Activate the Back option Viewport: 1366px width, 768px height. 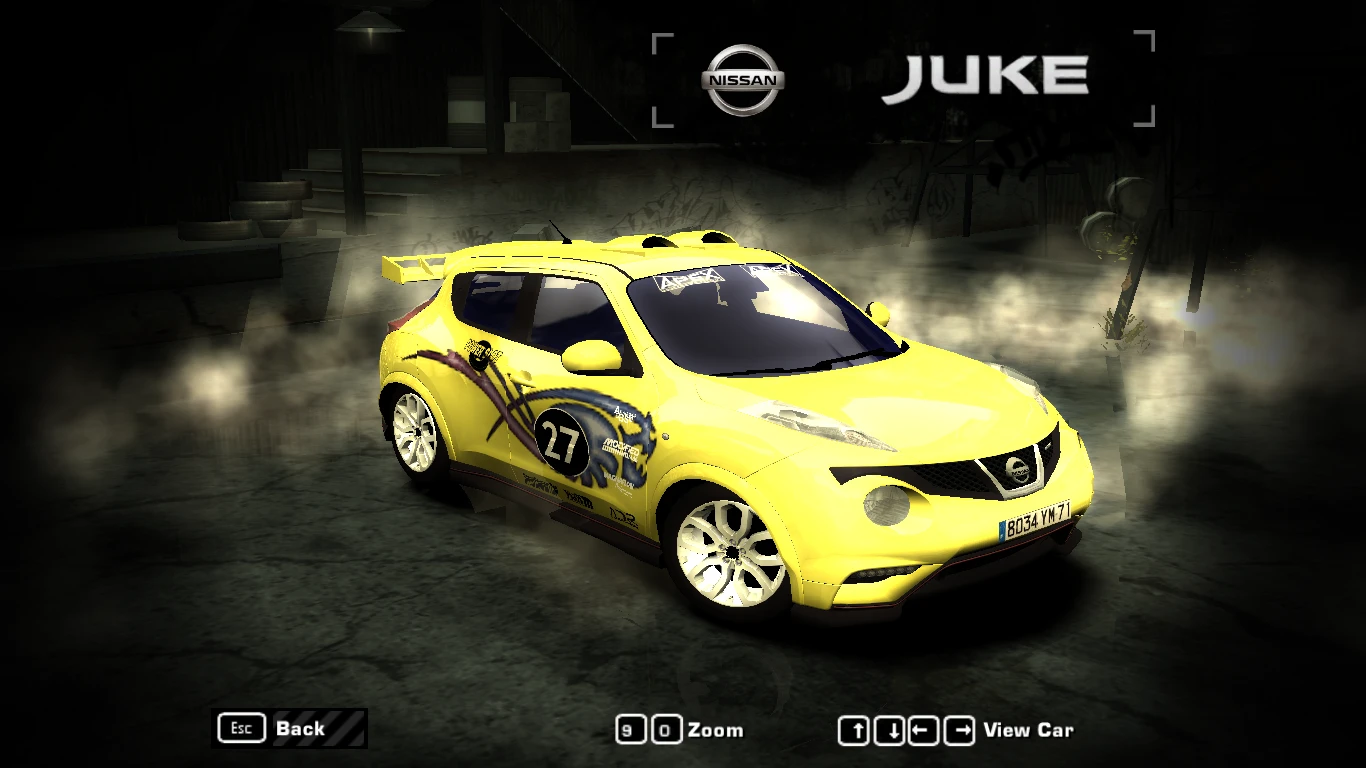point(299,729)
